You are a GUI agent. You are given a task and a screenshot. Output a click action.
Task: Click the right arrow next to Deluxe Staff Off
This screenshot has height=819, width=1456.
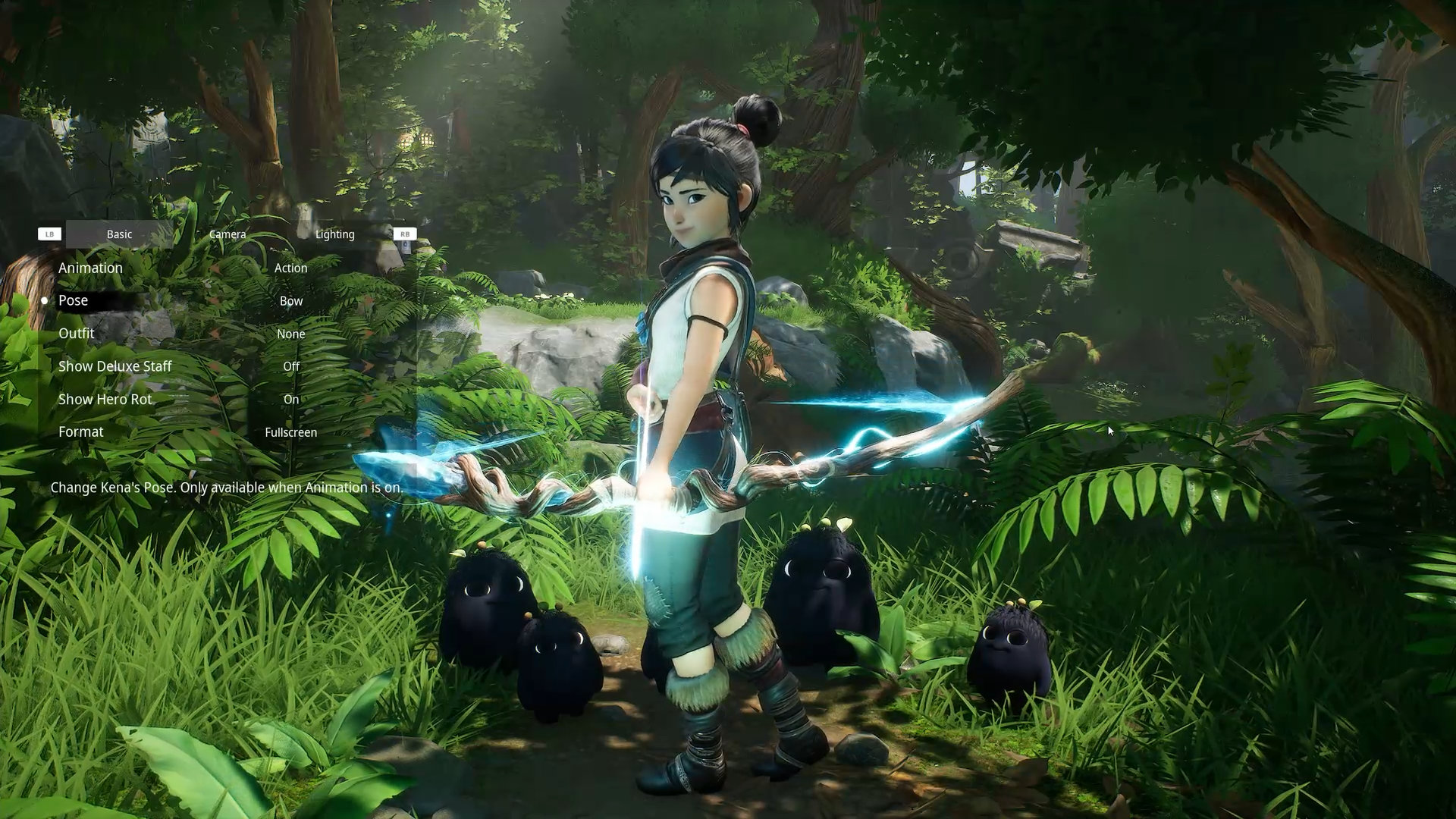(369, 366)
